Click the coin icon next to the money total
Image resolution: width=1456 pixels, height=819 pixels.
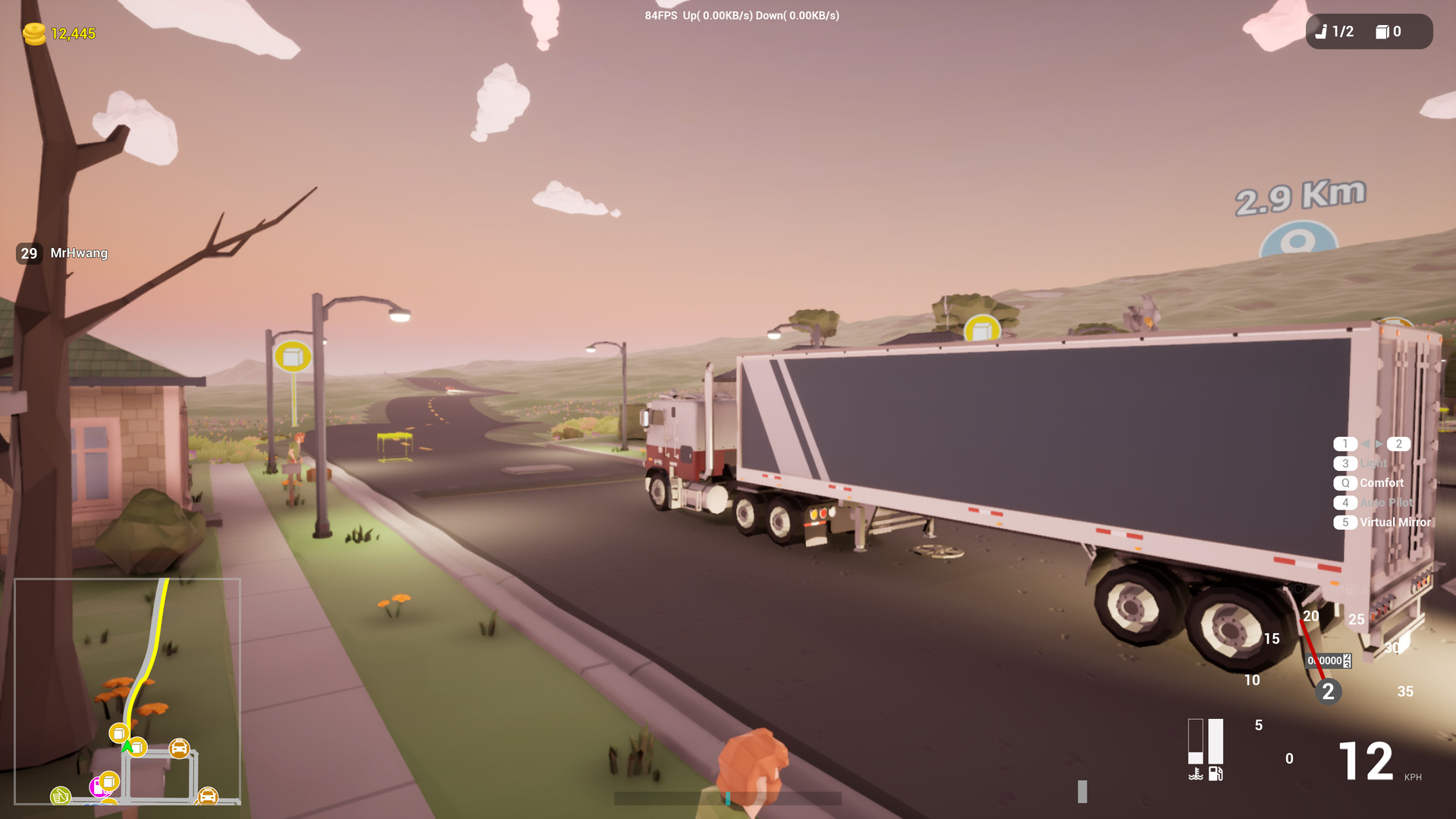(x=33, y=34)
